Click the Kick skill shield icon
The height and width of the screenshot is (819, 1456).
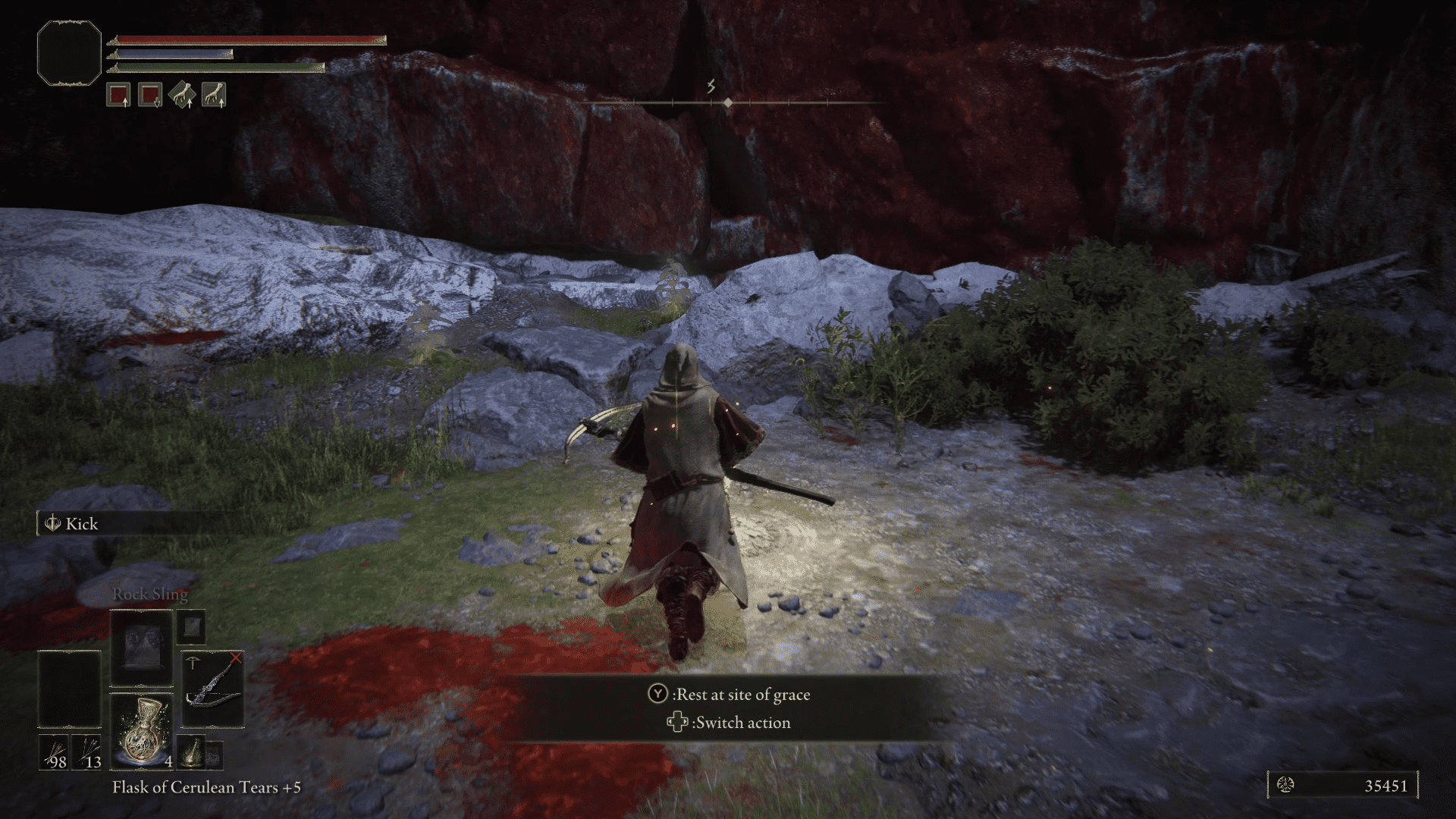coord(52,524)
